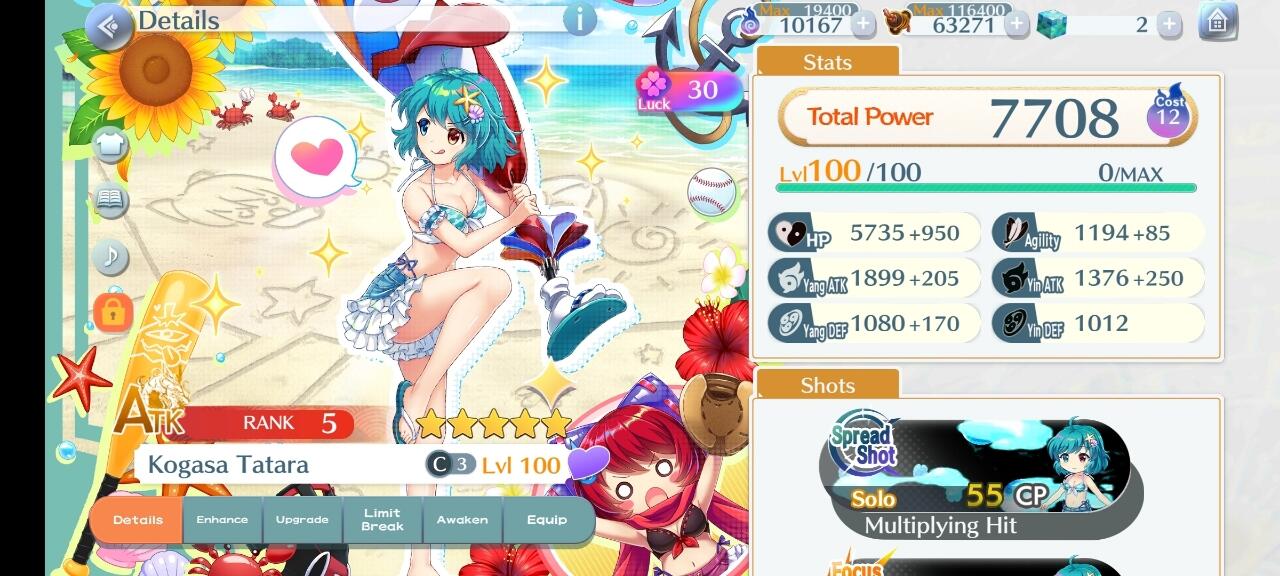This screenshot has height=576, width=1280.
Task: Open the book profile icon
Action: tap(111, 202)
